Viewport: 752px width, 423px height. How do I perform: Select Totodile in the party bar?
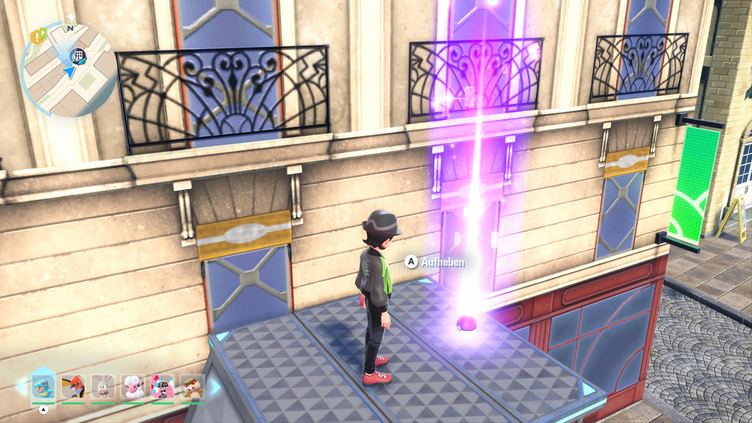[x=43, y=384]
